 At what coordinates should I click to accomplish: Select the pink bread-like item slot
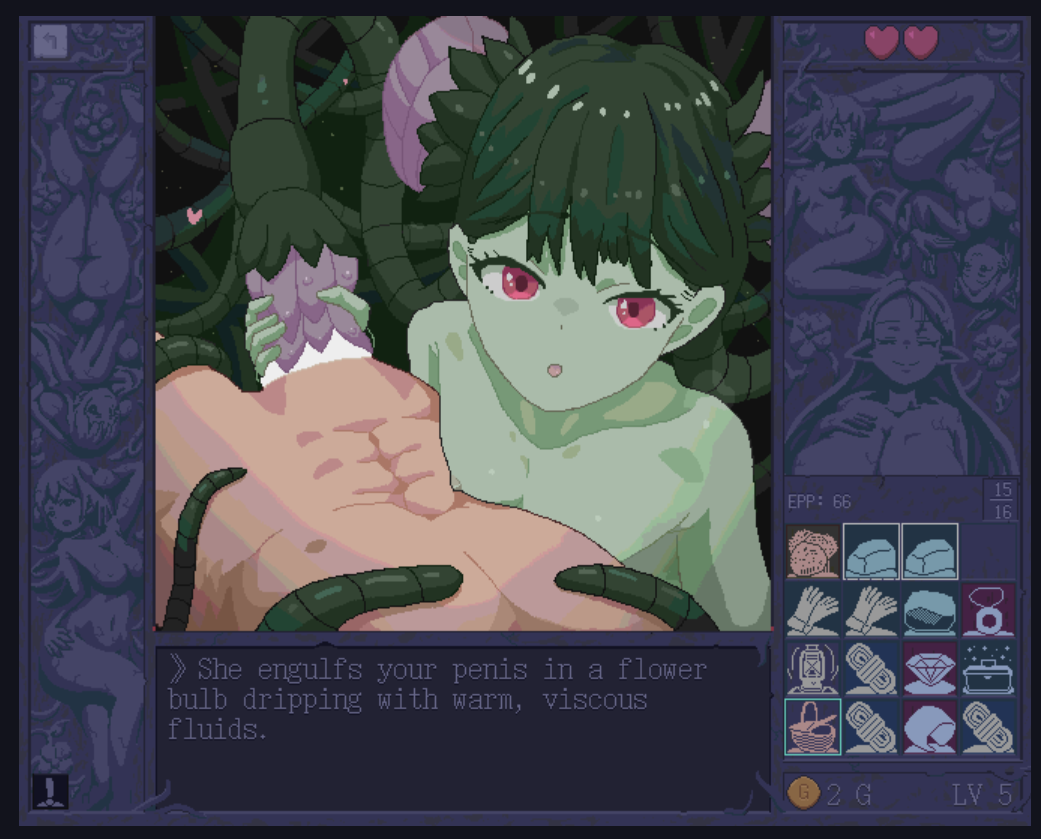[x=813, y=552]
